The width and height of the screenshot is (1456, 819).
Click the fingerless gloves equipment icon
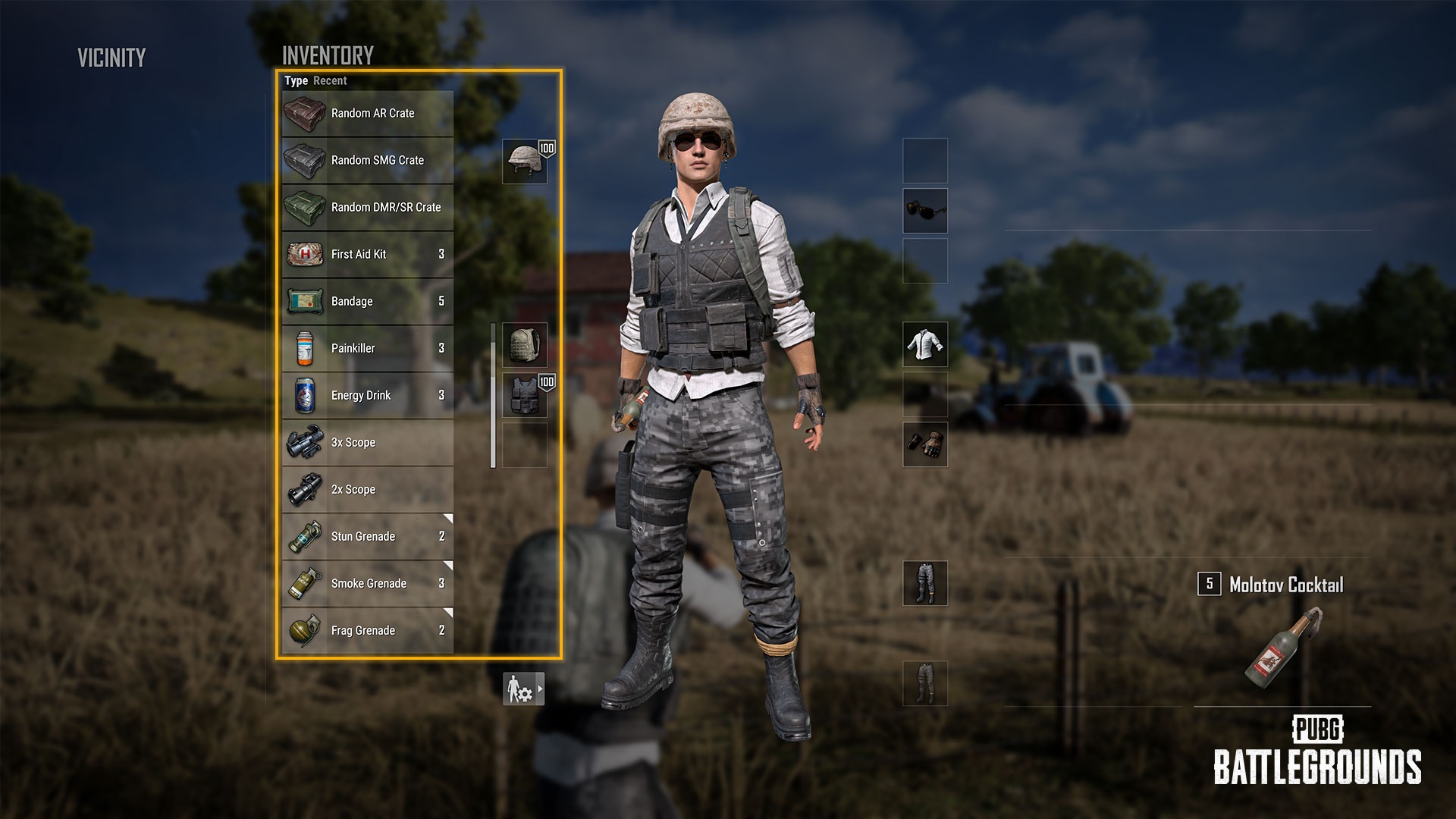tap(925, 446)
